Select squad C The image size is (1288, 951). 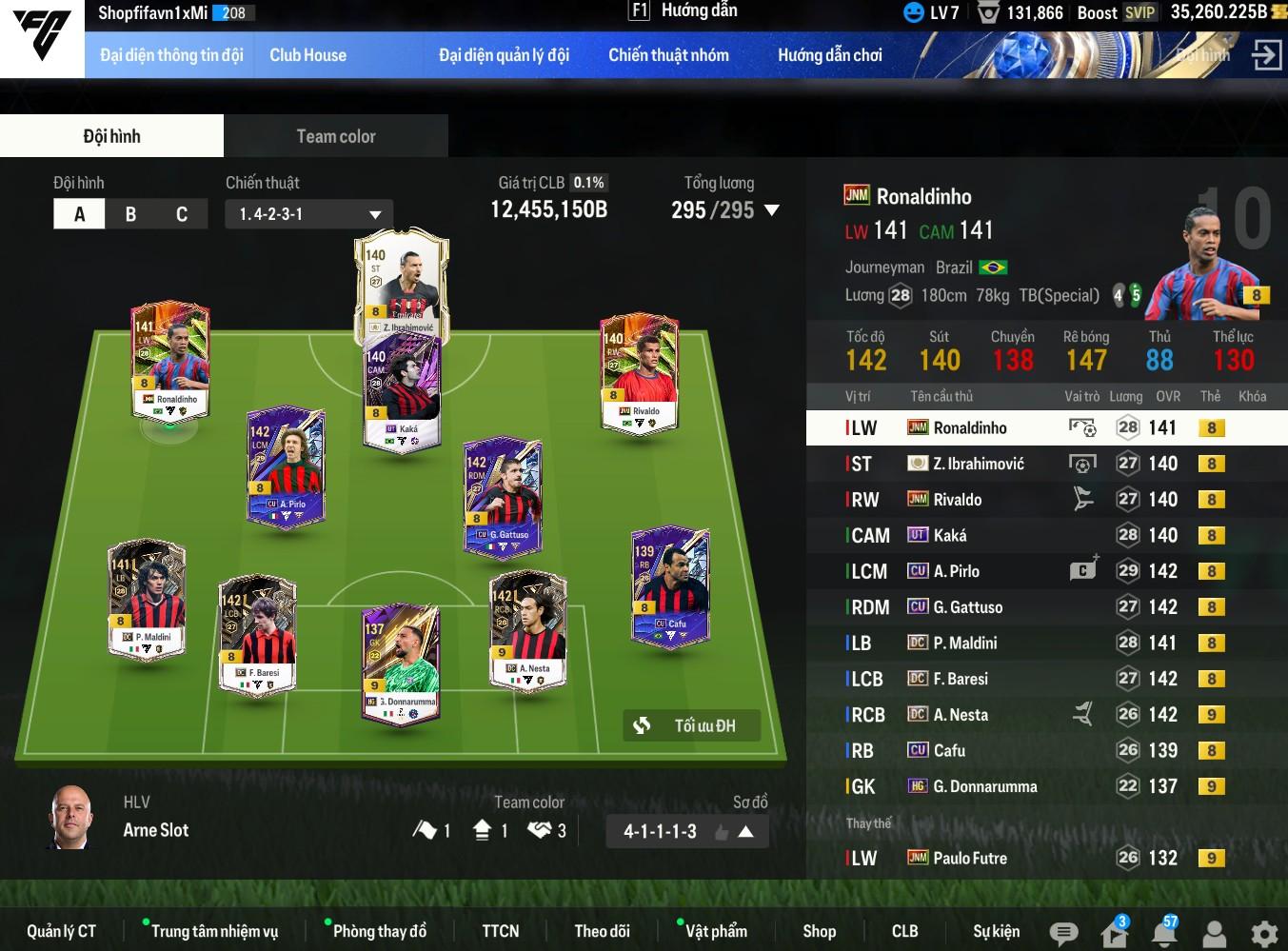click(181, 214)
